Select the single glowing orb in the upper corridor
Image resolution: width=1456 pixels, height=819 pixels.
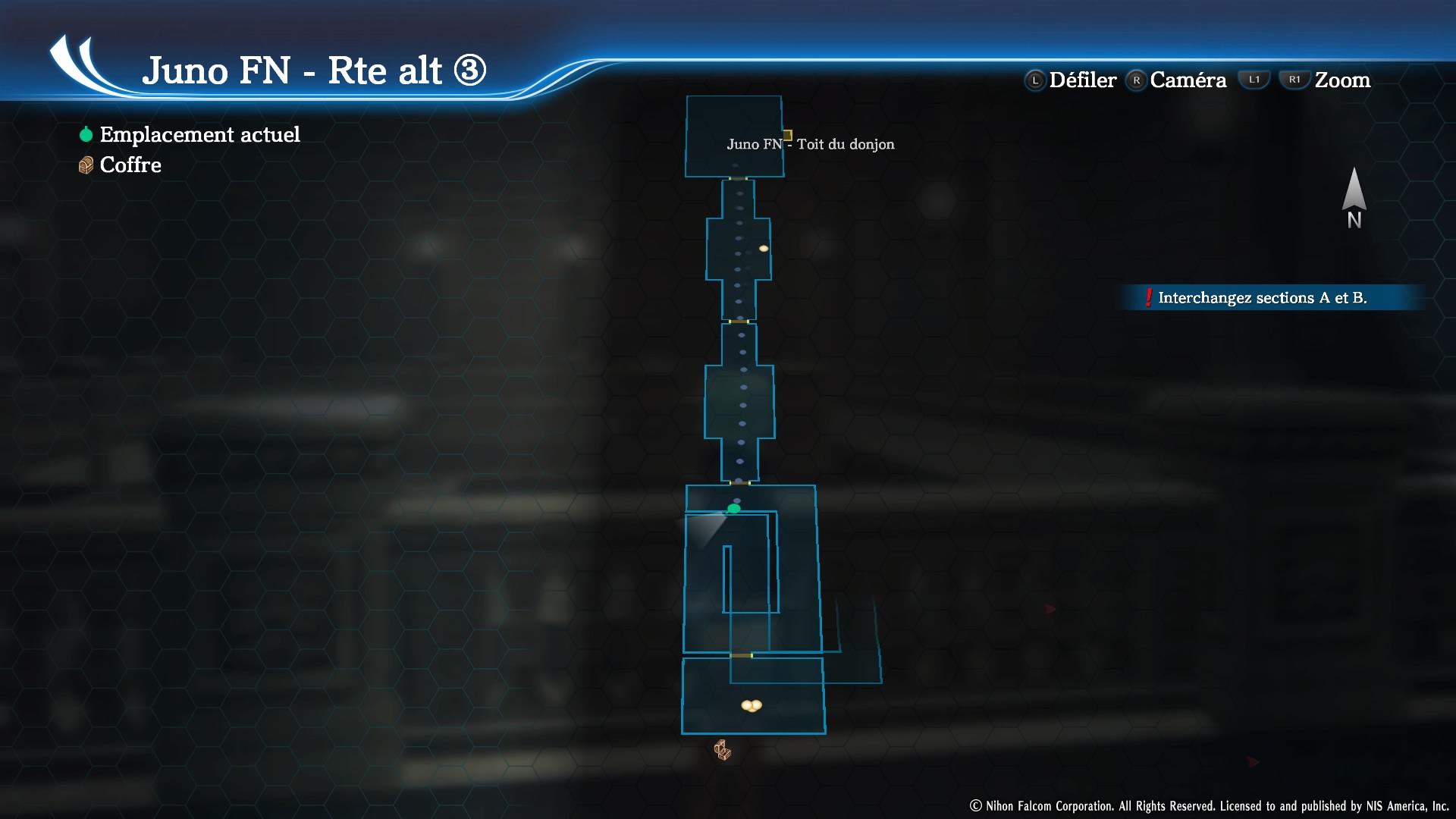(x=764, y=249)
